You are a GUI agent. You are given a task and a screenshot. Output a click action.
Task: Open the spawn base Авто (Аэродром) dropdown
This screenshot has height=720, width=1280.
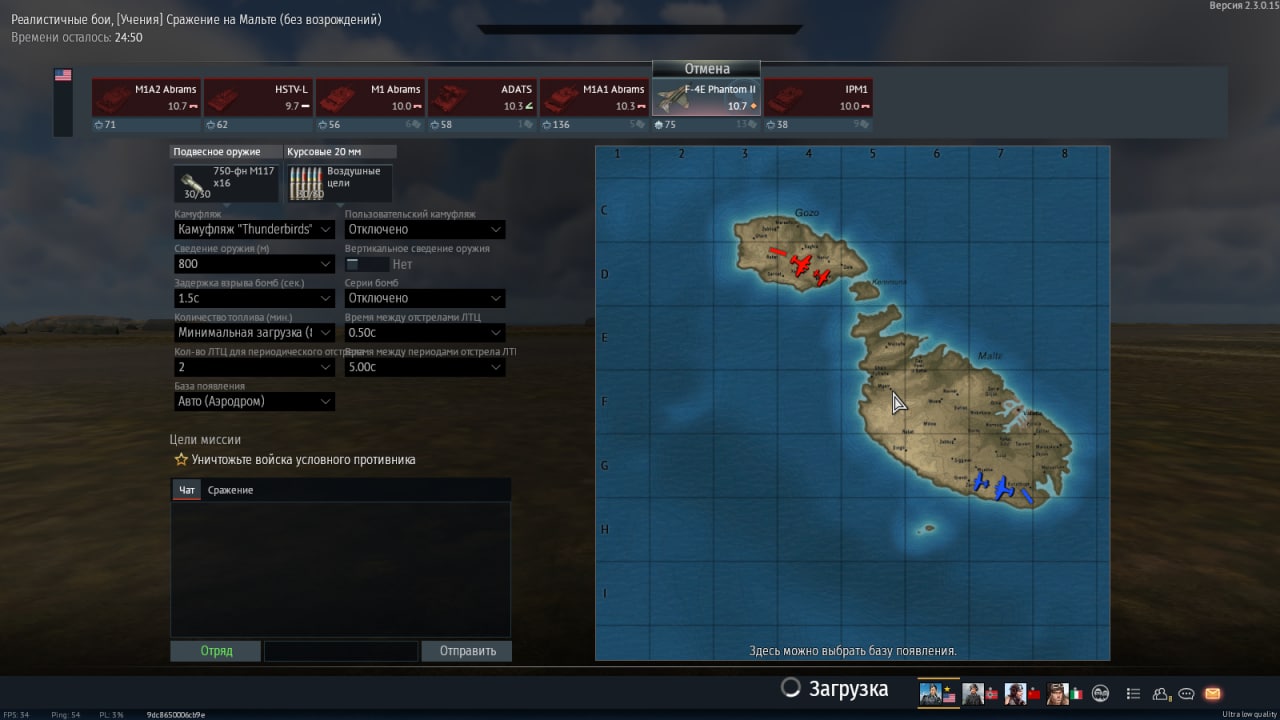(x=255, y=401)
